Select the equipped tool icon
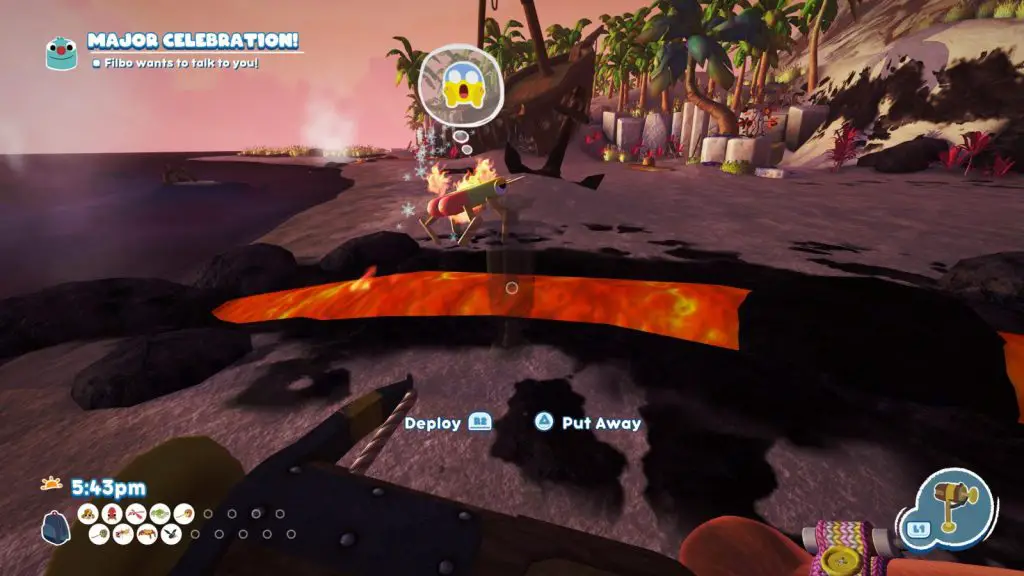This screenshot has width=1024, height=576. tap(956, 506)
